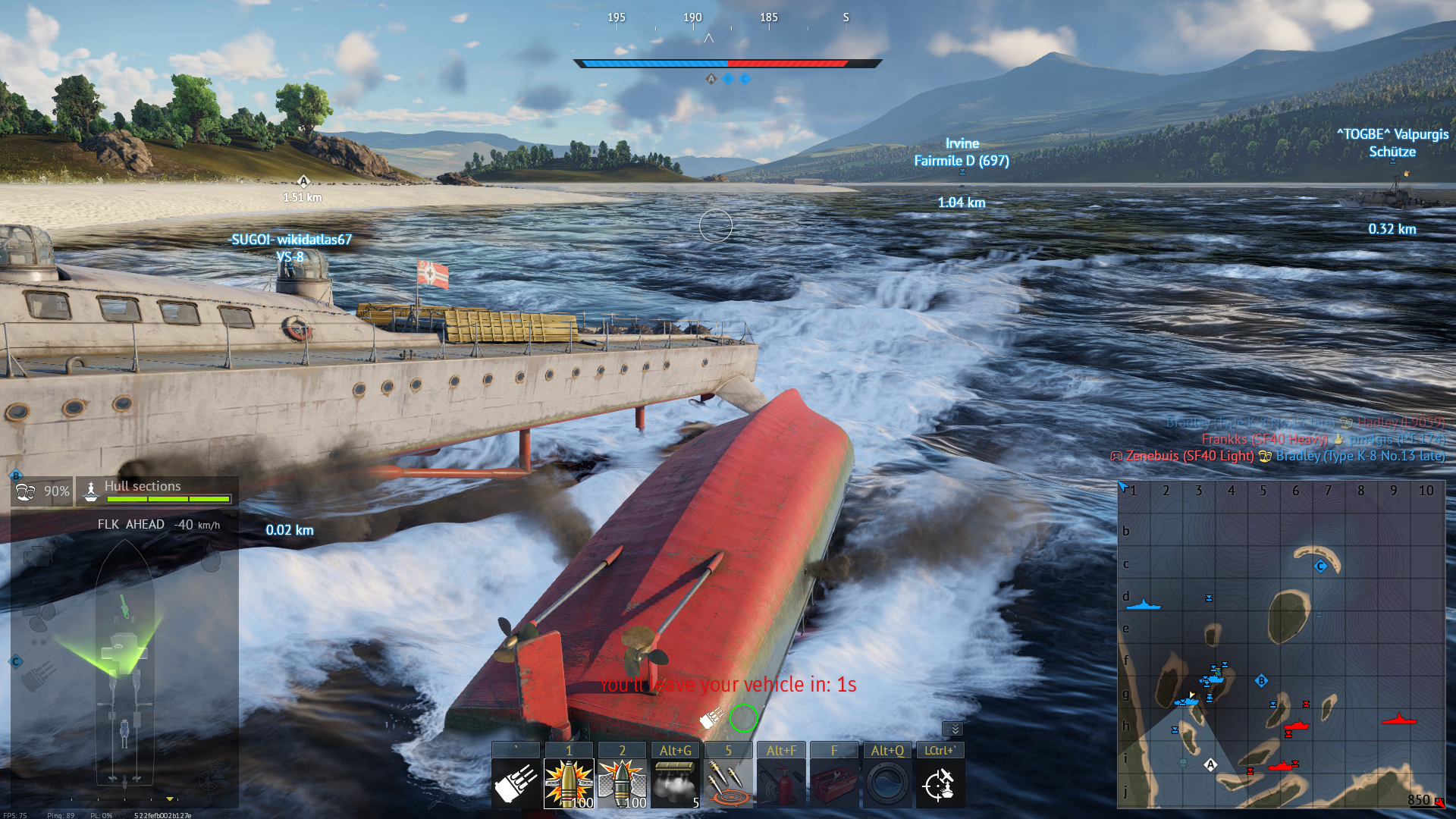Activate the porthole unwatering pump icon

coord(887,783)
